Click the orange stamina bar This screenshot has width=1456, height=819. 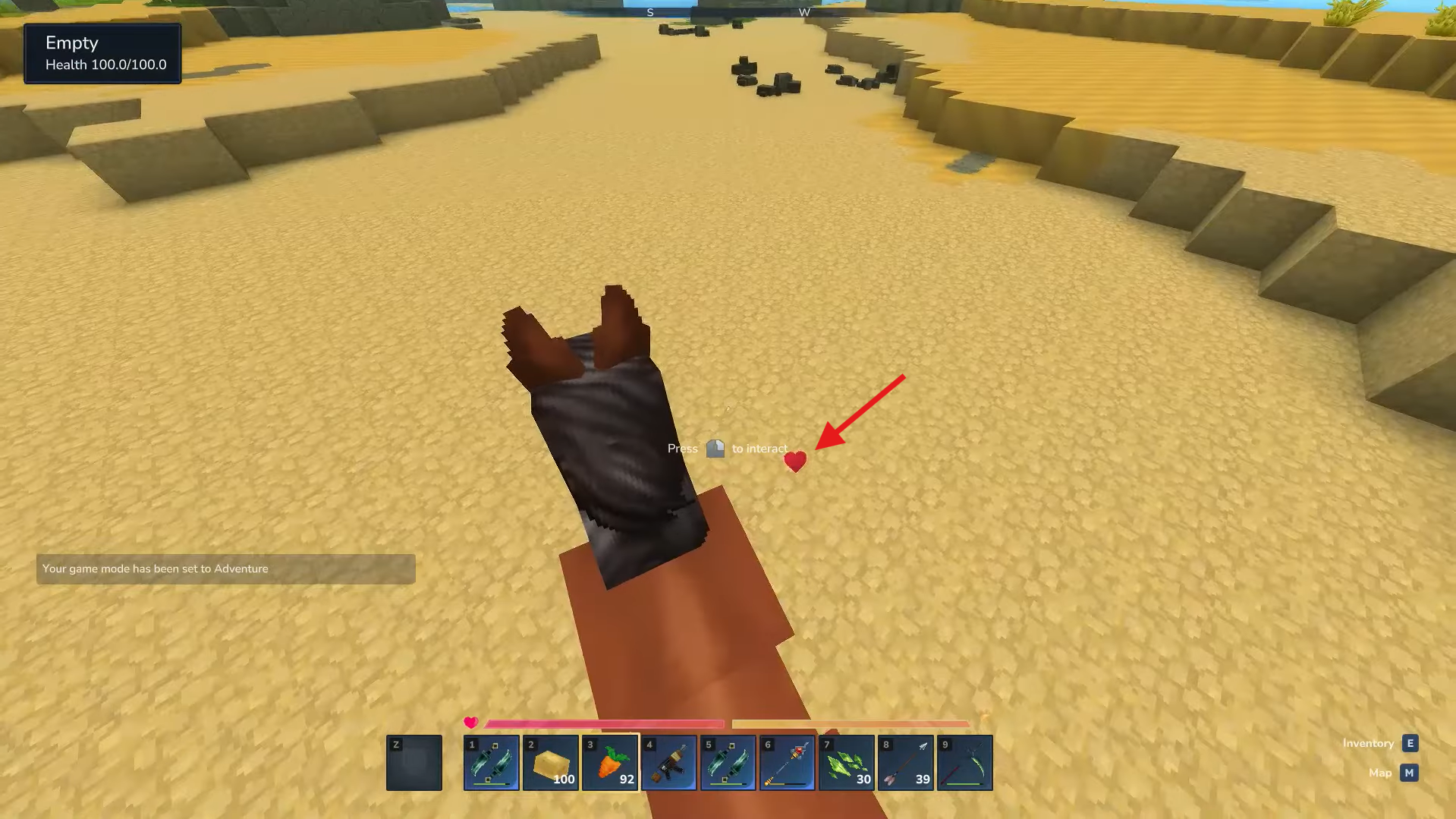pos(850,723)
